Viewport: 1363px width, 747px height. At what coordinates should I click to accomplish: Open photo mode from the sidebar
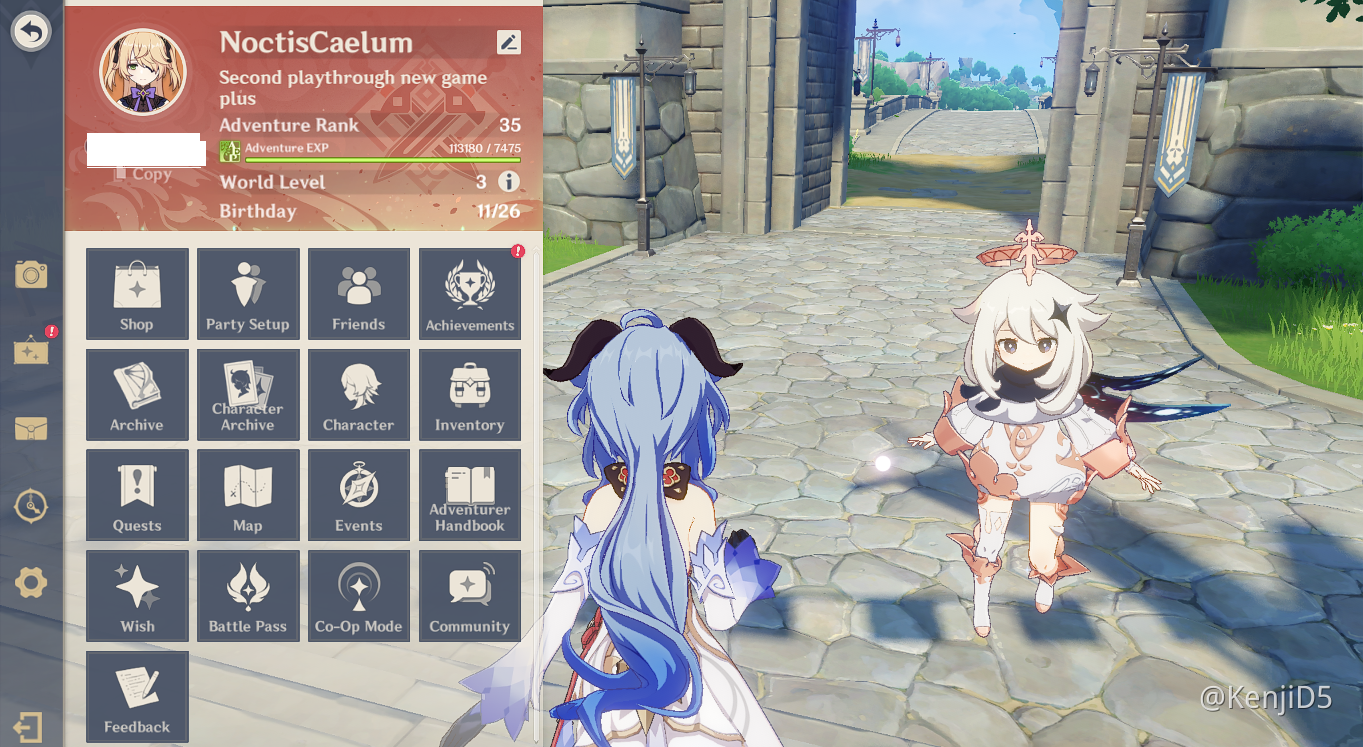tap(31, 274)
